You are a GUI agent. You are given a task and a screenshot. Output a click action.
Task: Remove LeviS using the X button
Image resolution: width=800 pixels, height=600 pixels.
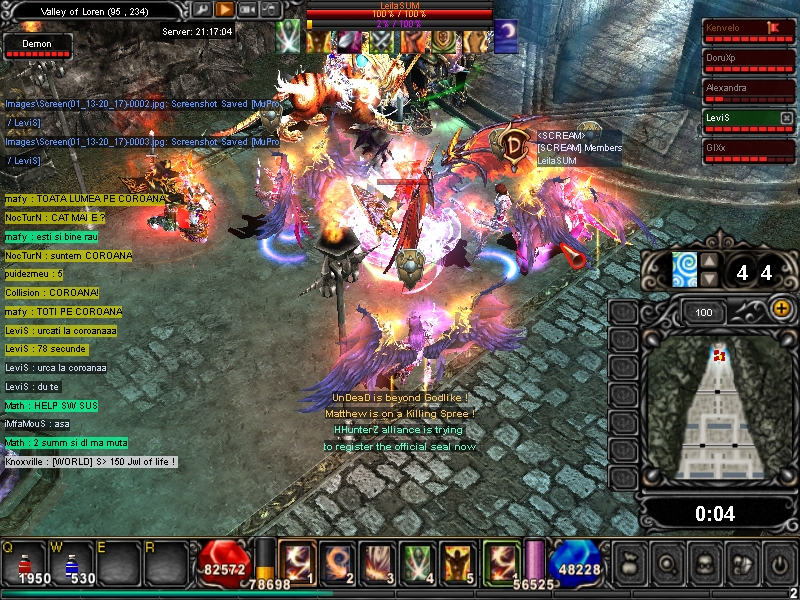787,117
